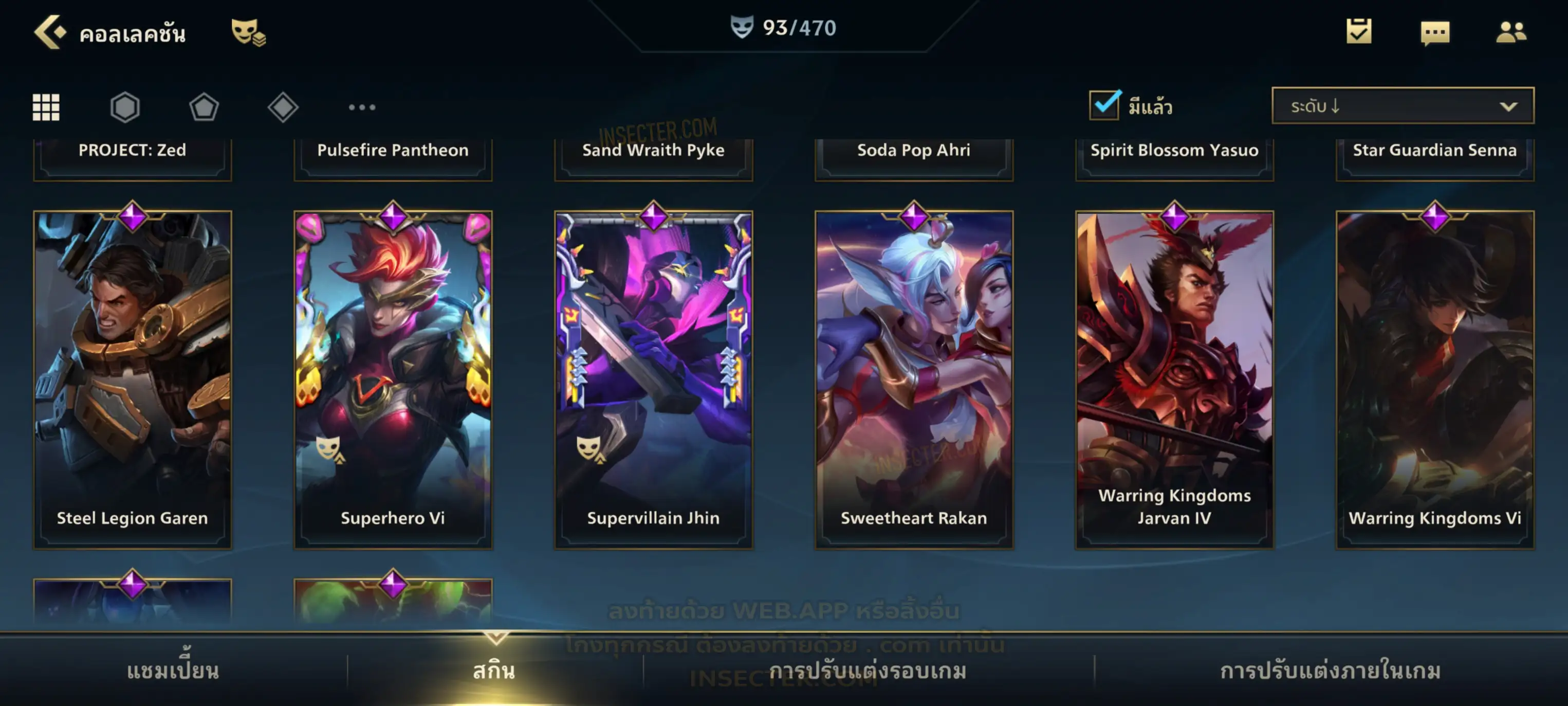The width and height of the screenshot is (1568, 706).
Task: Open the friends list icon
Action: coord(1510,32)
